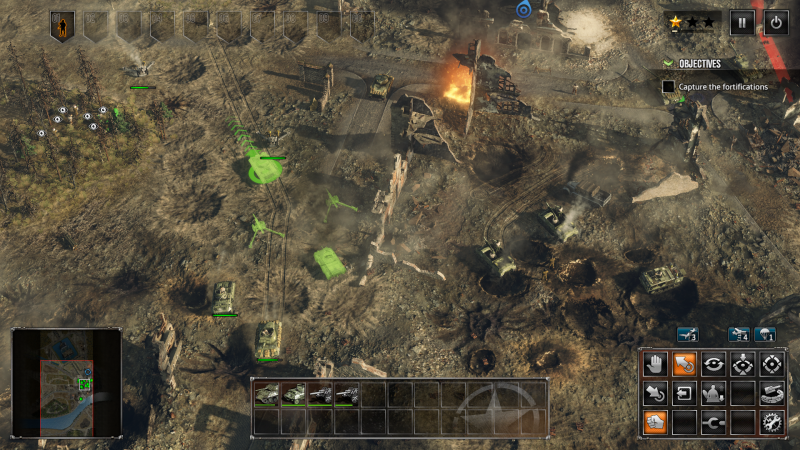The height and width of the screenshot is (450, 800).
Task: Use the exit vehicle door-arrow command
Action: (x=683, y=393)
